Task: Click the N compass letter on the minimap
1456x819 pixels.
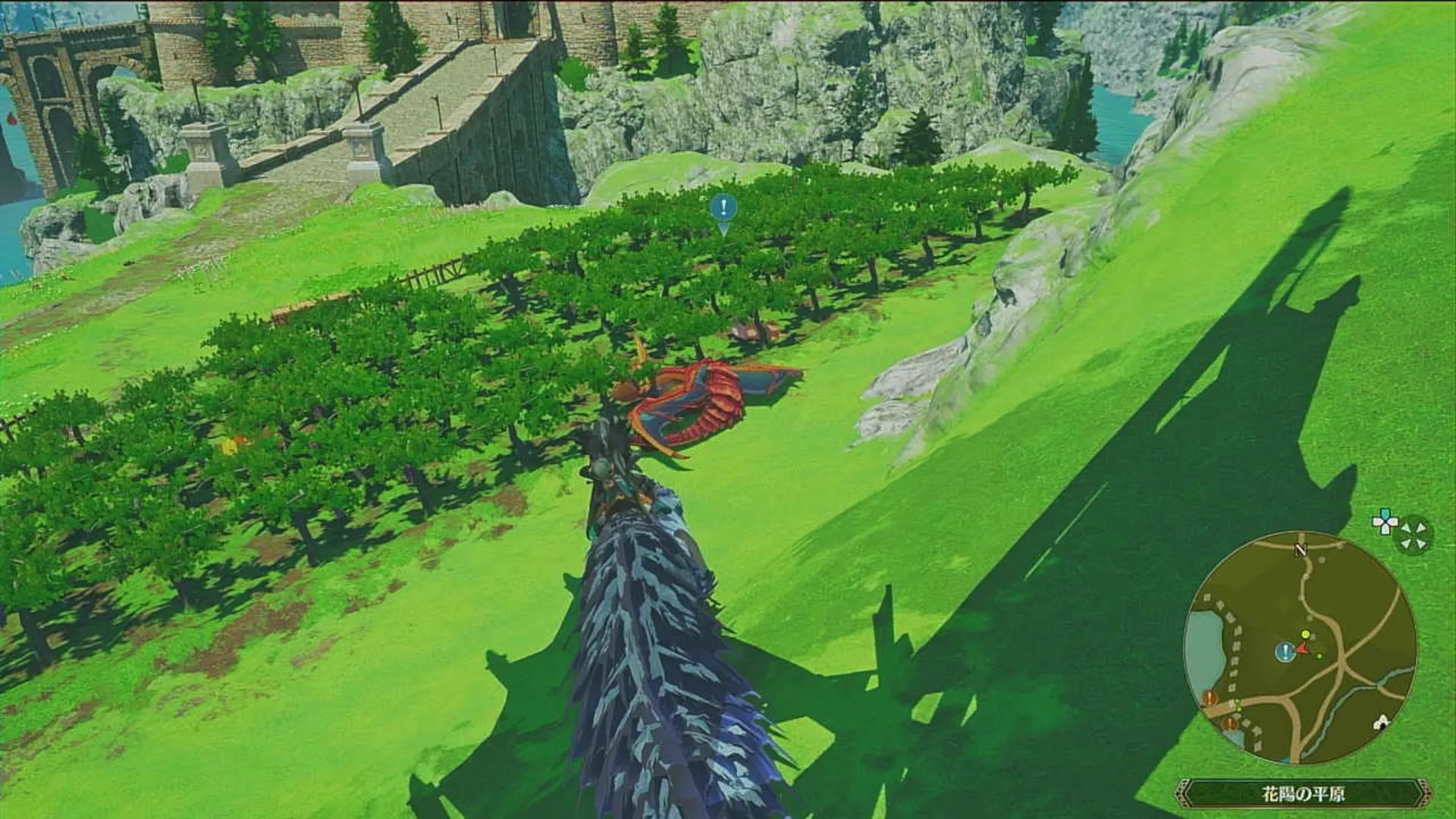Action: click(x=1301, y=549)
